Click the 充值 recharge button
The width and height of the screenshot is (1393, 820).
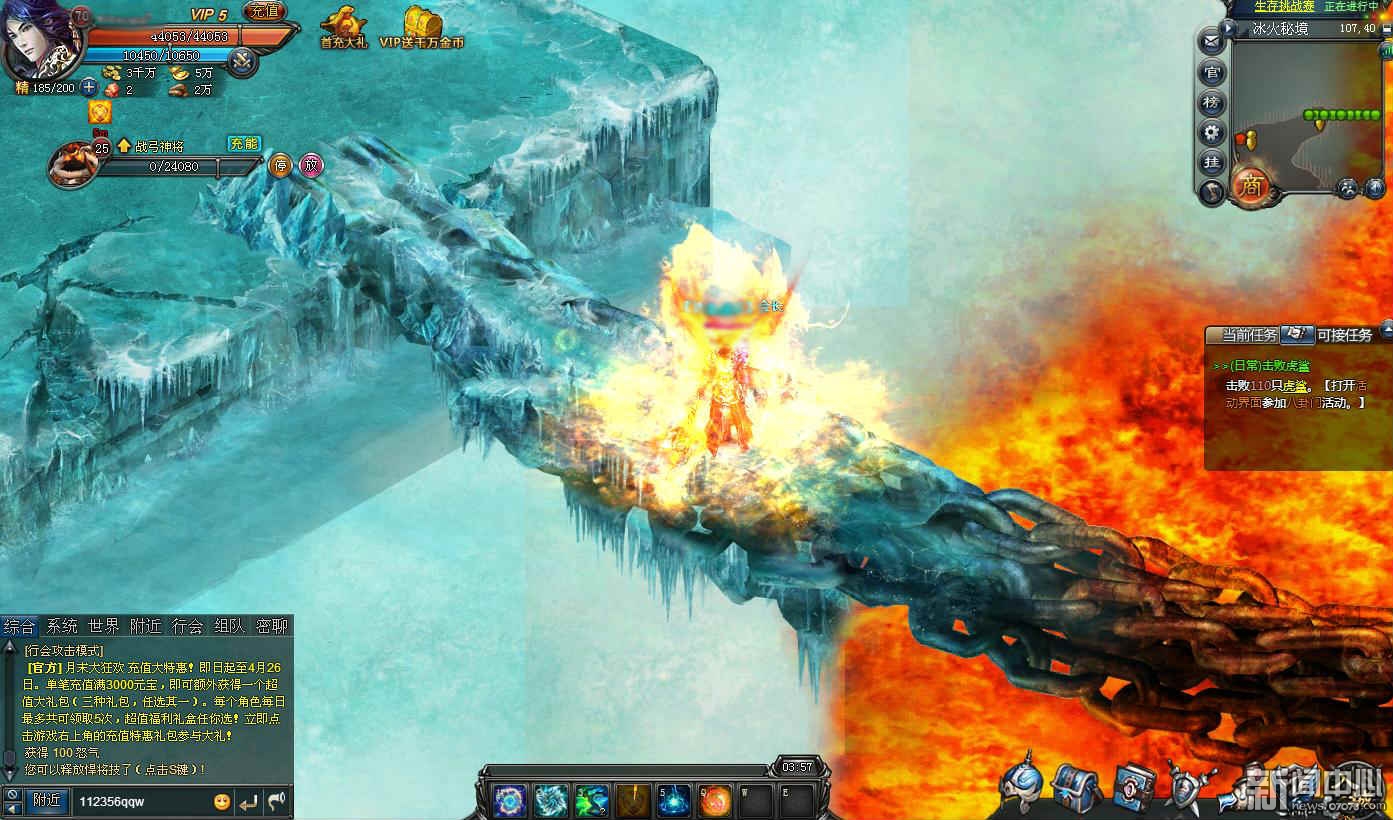[264, 12]
